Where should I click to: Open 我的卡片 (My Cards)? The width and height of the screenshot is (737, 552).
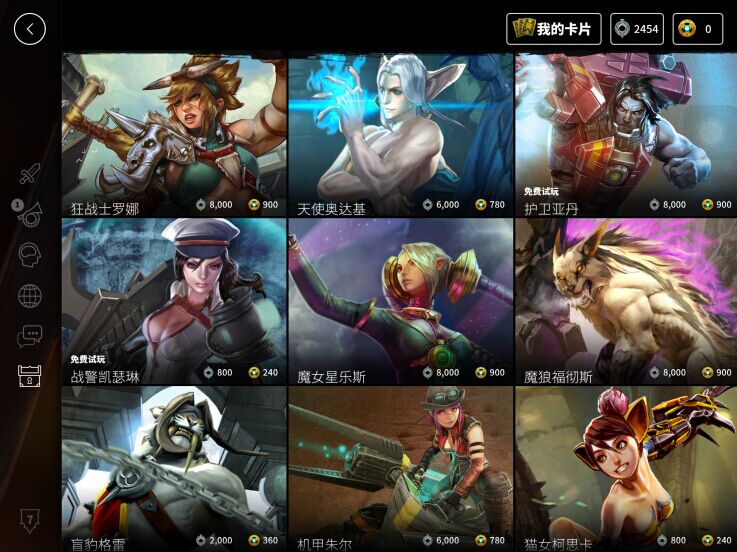[553, 29]
